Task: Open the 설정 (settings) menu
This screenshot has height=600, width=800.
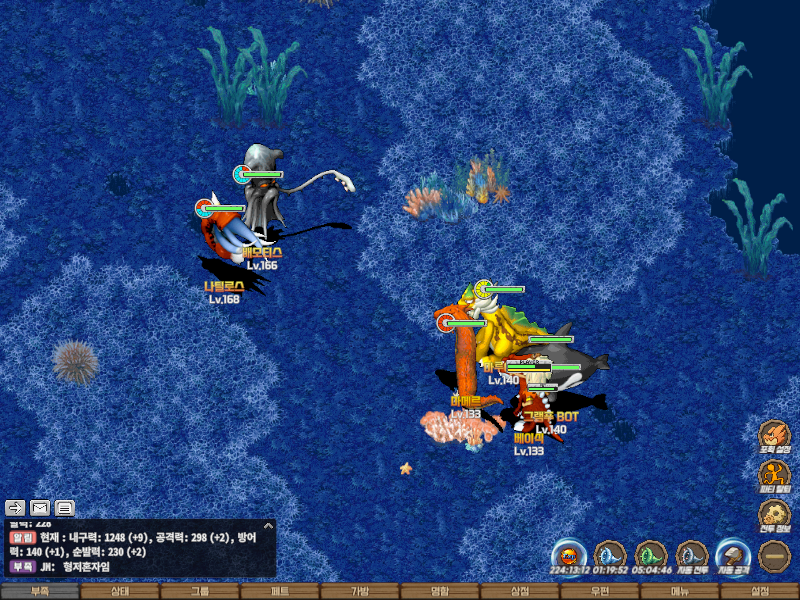Action: click(x=760, y=592)
